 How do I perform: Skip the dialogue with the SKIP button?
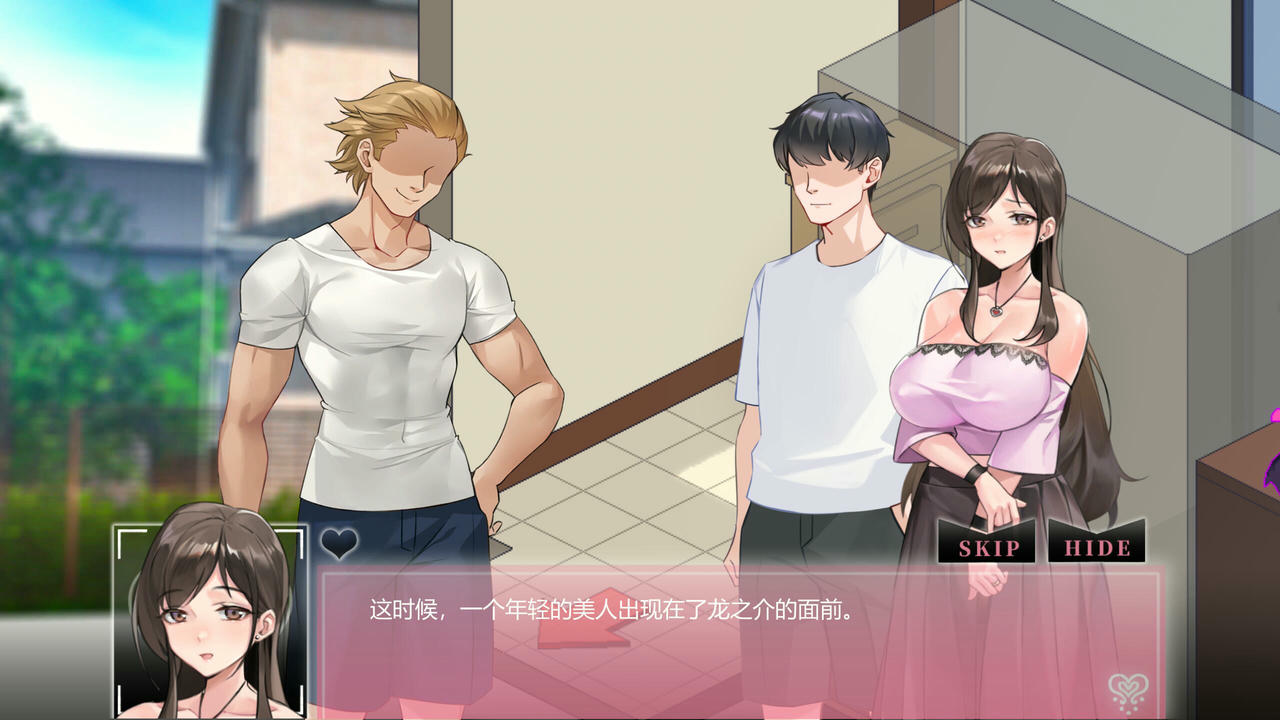[x=988, y=547]
